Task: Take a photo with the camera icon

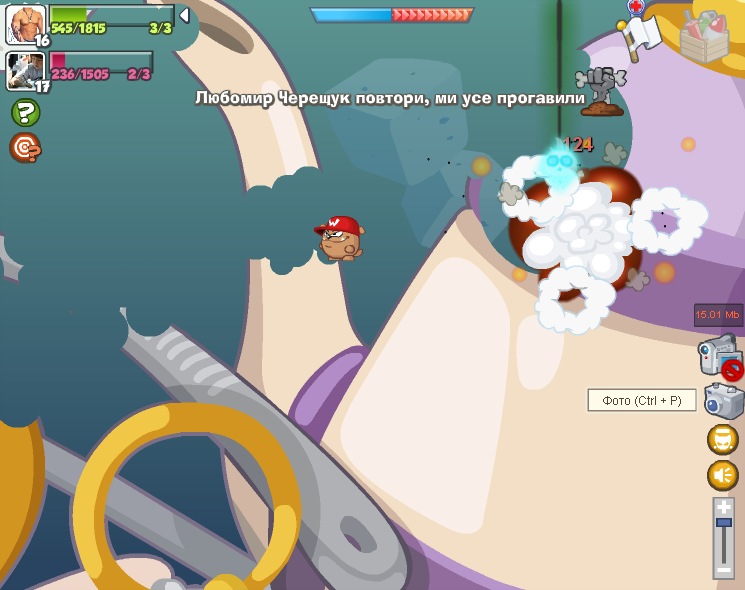Action: click(723, 401)
